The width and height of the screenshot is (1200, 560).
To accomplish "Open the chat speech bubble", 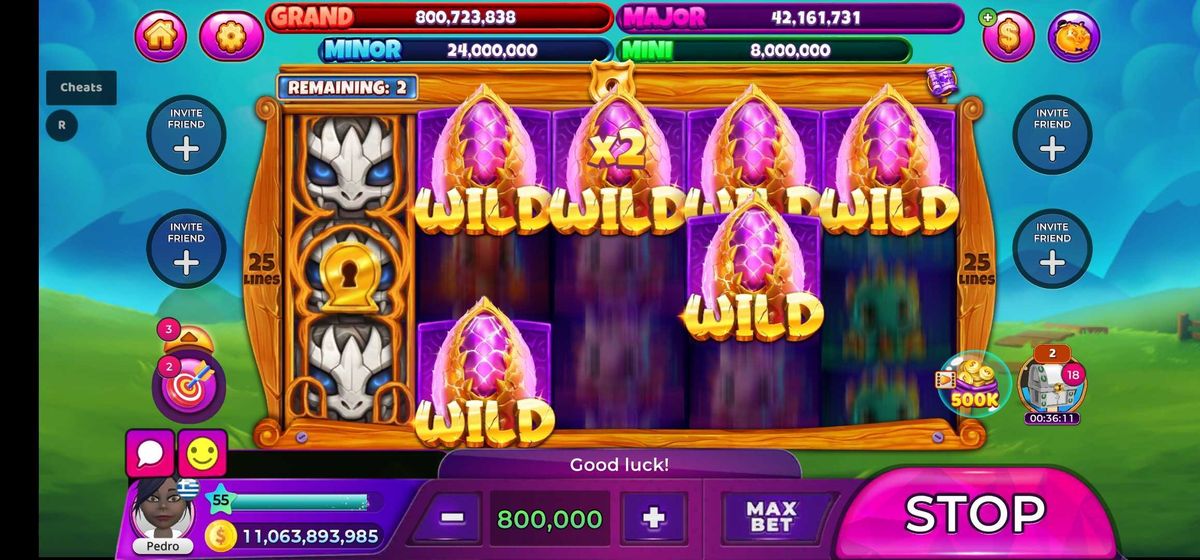I will click(151, 455).
